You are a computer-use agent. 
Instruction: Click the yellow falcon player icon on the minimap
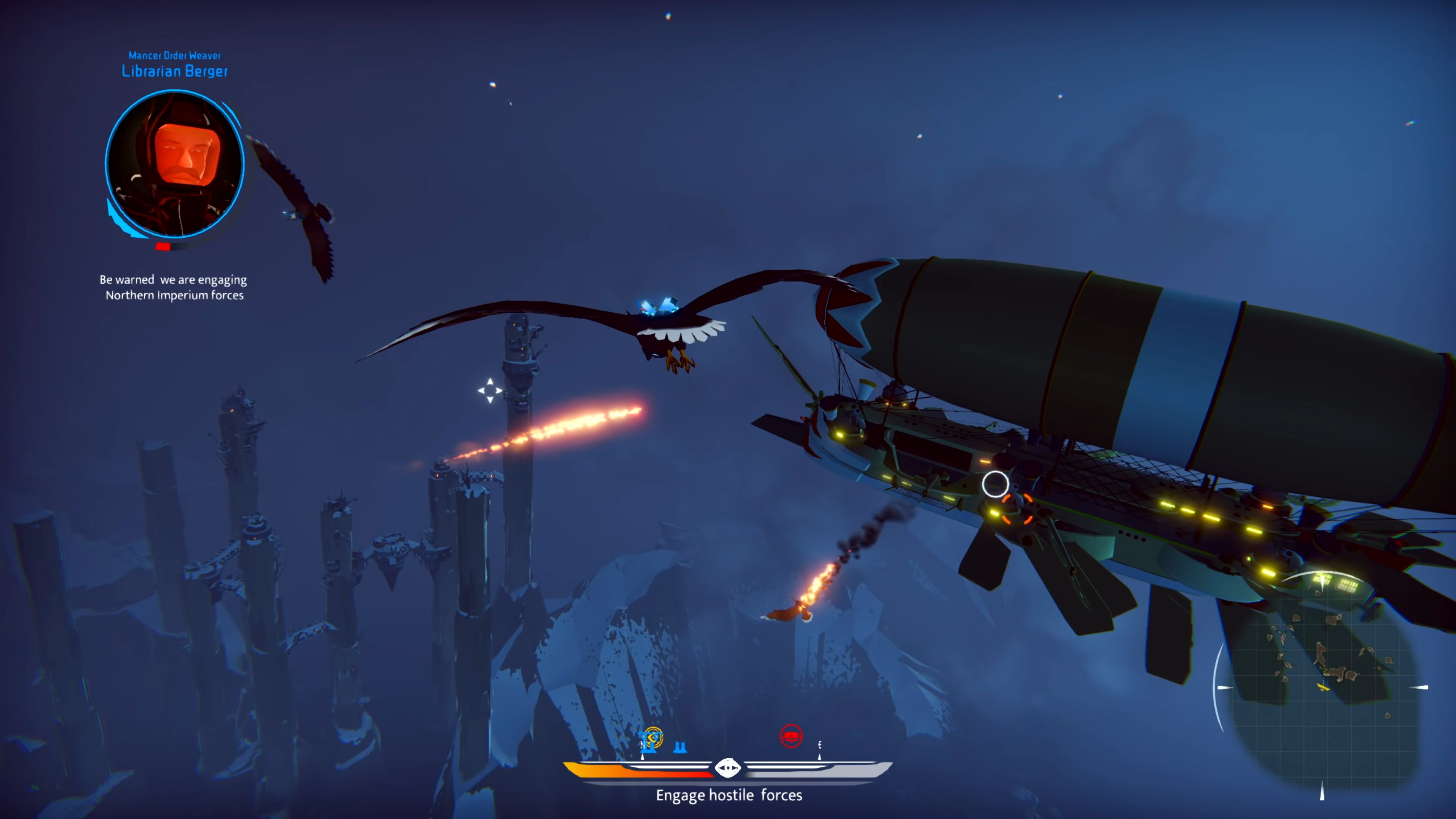[1323, 687]
